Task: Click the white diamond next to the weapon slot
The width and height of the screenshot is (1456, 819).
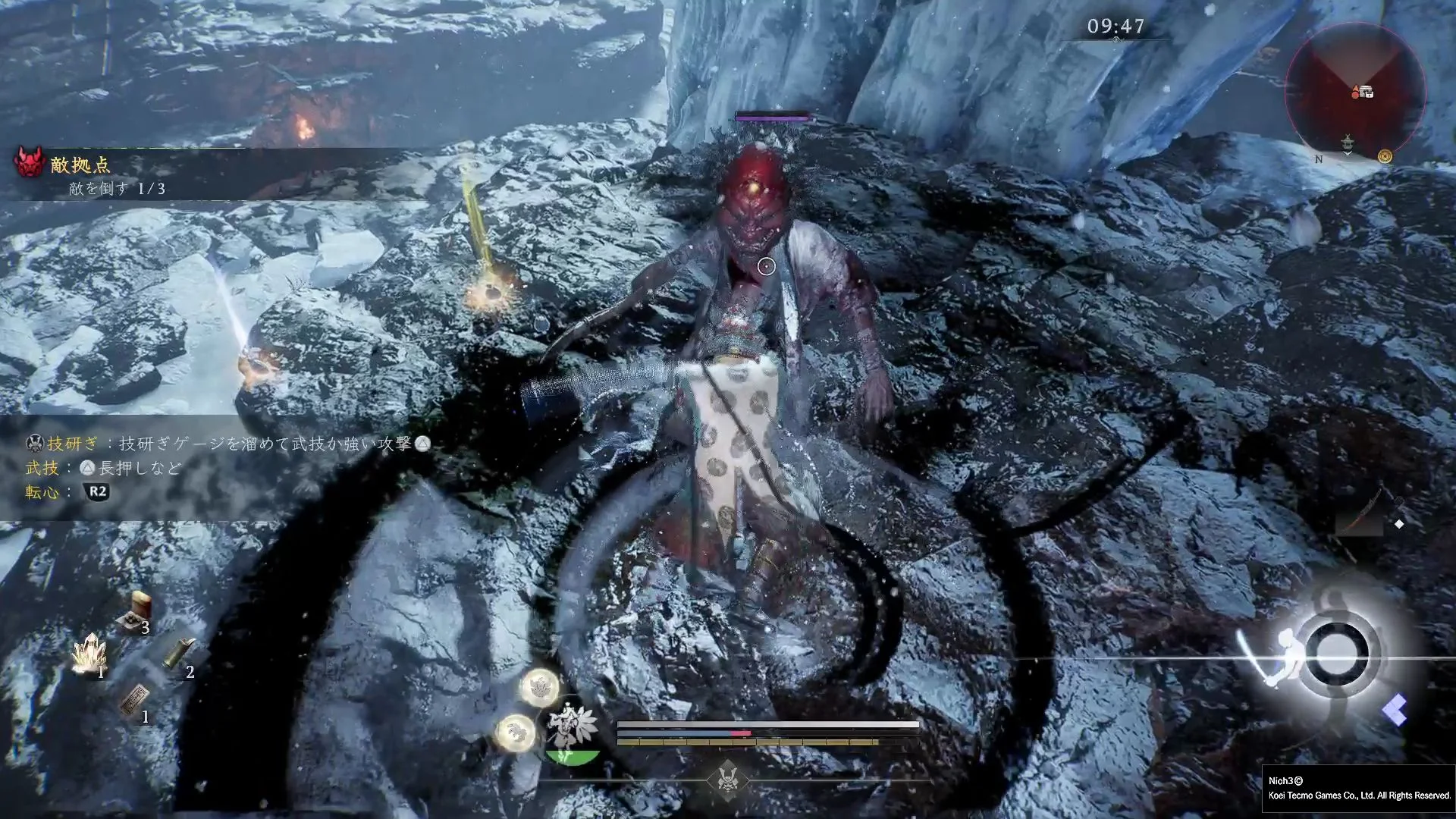Action: (1398, 522)
